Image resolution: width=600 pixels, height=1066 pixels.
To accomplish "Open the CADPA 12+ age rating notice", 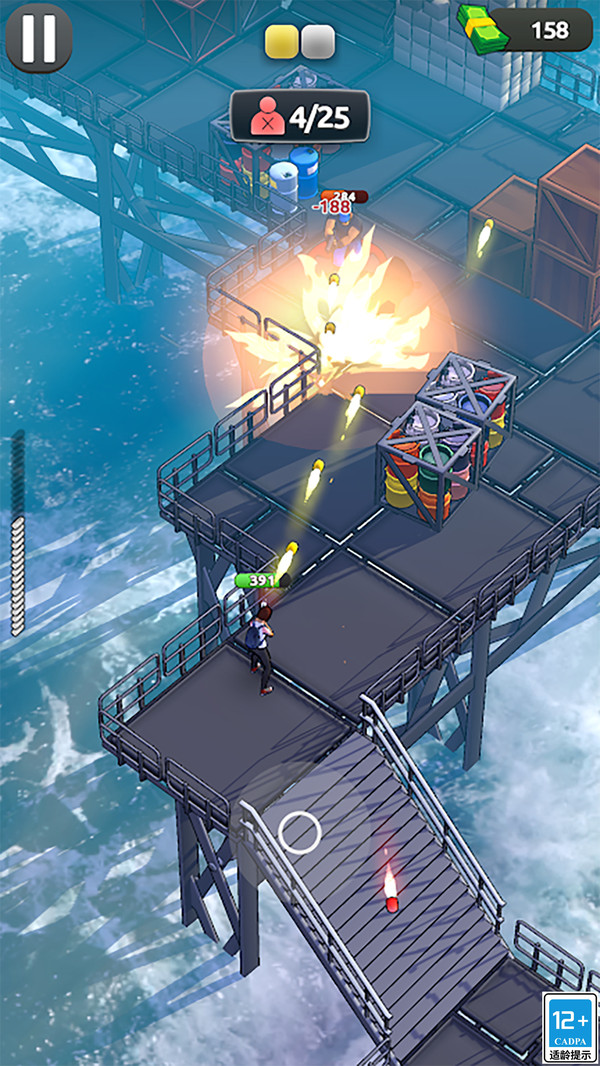I will coord(569,1027).
